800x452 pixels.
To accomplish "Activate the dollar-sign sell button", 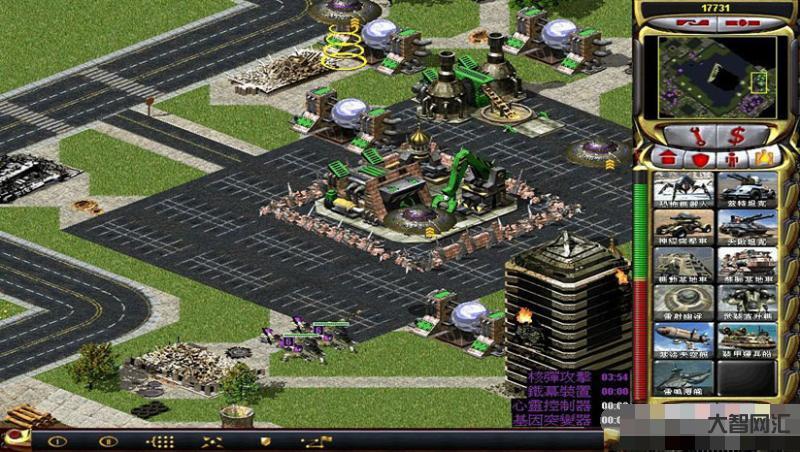I will 736,134.
